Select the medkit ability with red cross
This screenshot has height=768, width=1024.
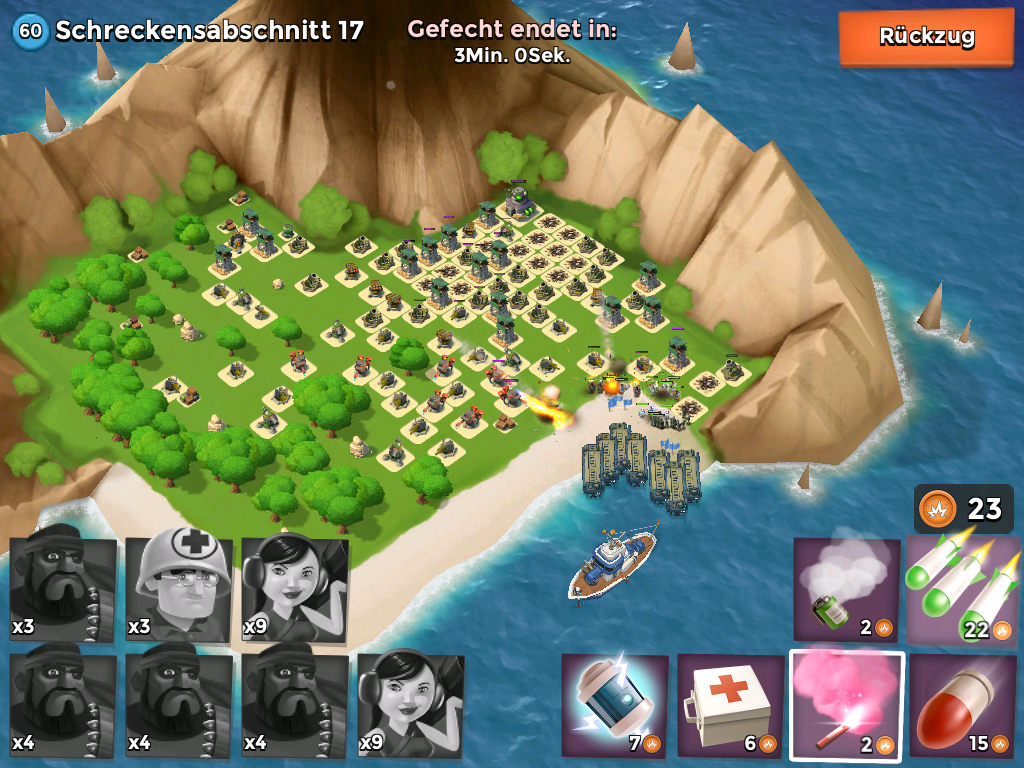[x=730, y=705]
